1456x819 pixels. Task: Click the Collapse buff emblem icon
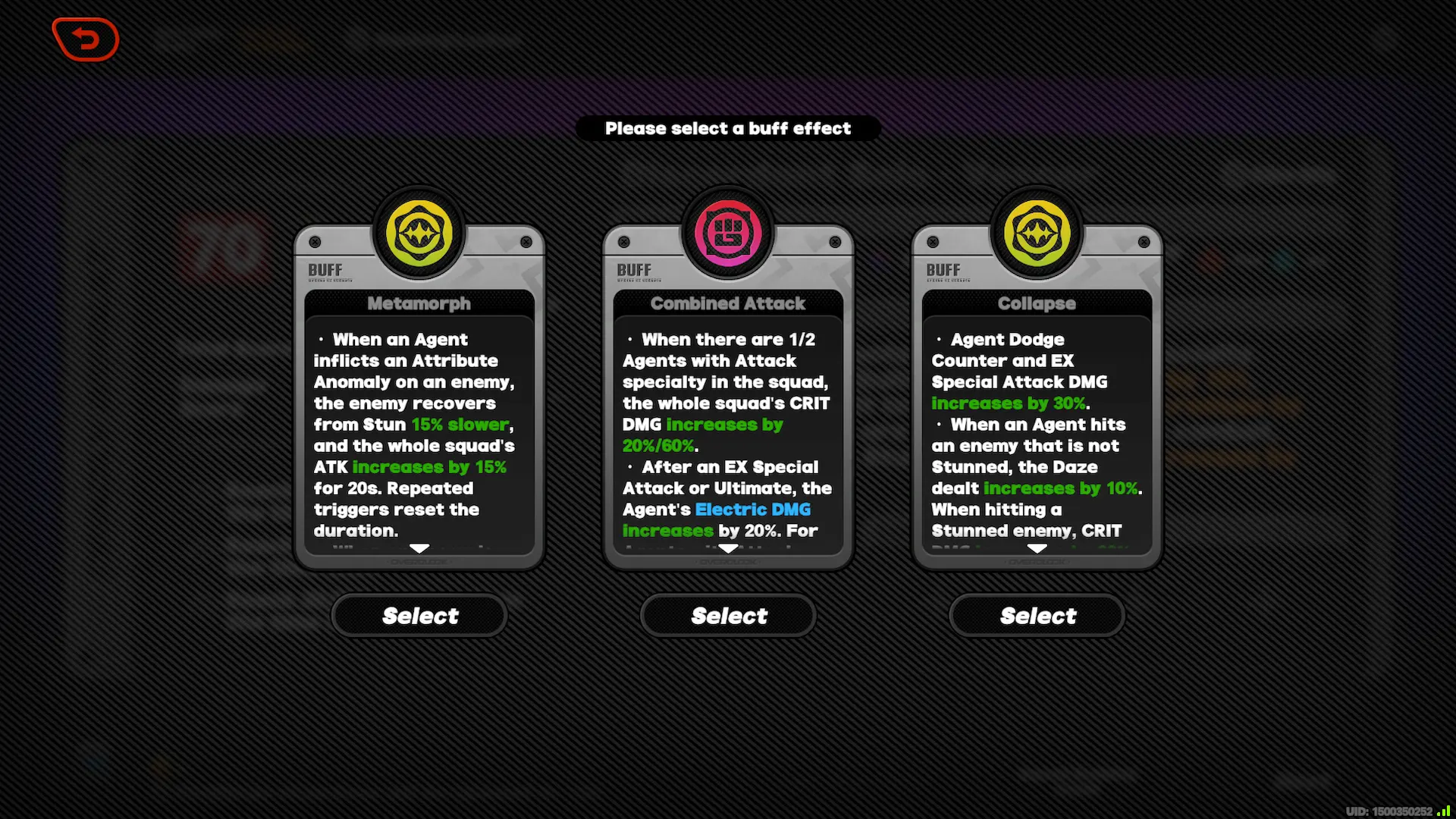[1037, 233]
